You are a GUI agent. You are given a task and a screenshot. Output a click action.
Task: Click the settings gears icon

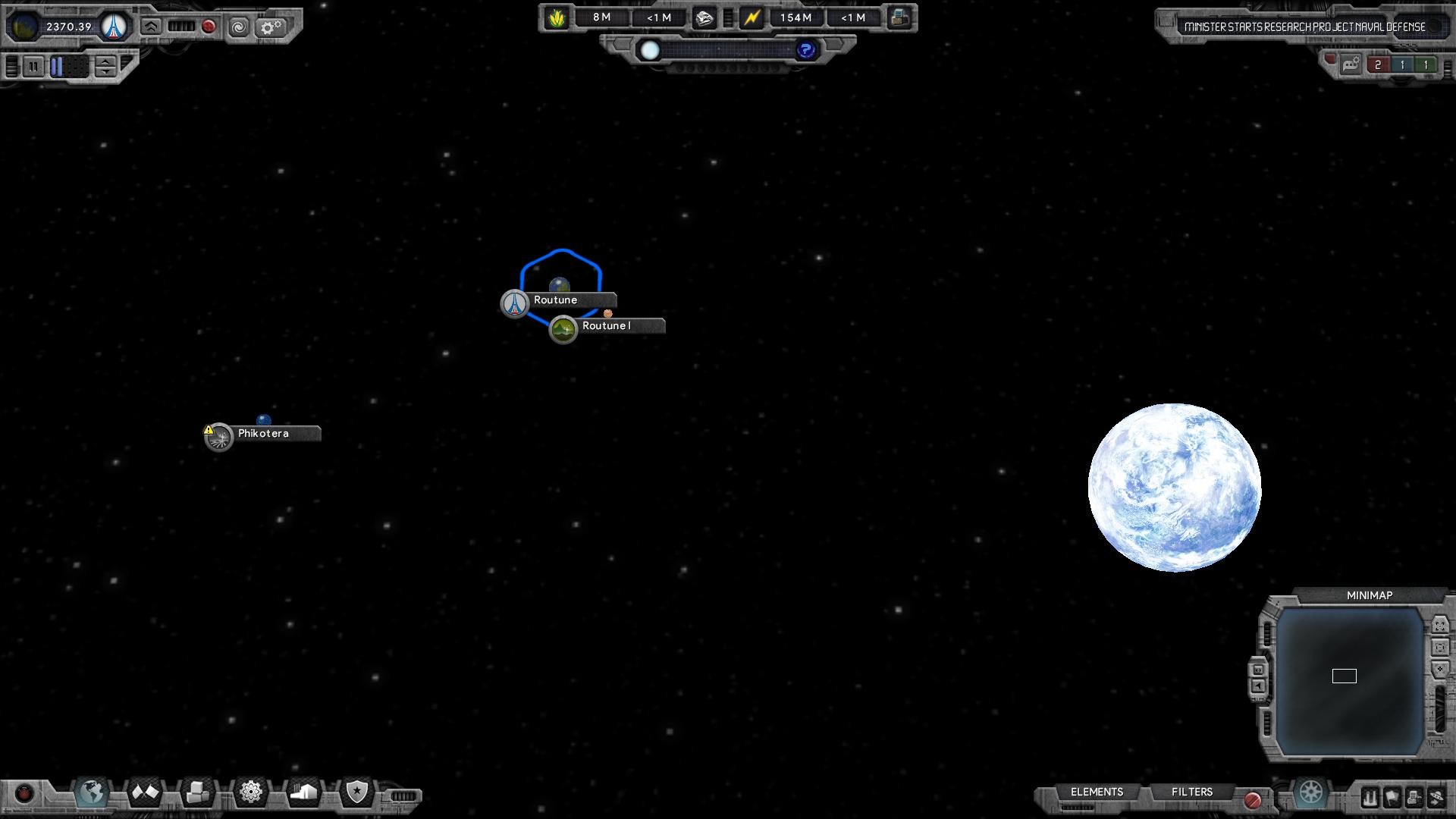pyautogui.click(x=271, y=27)
